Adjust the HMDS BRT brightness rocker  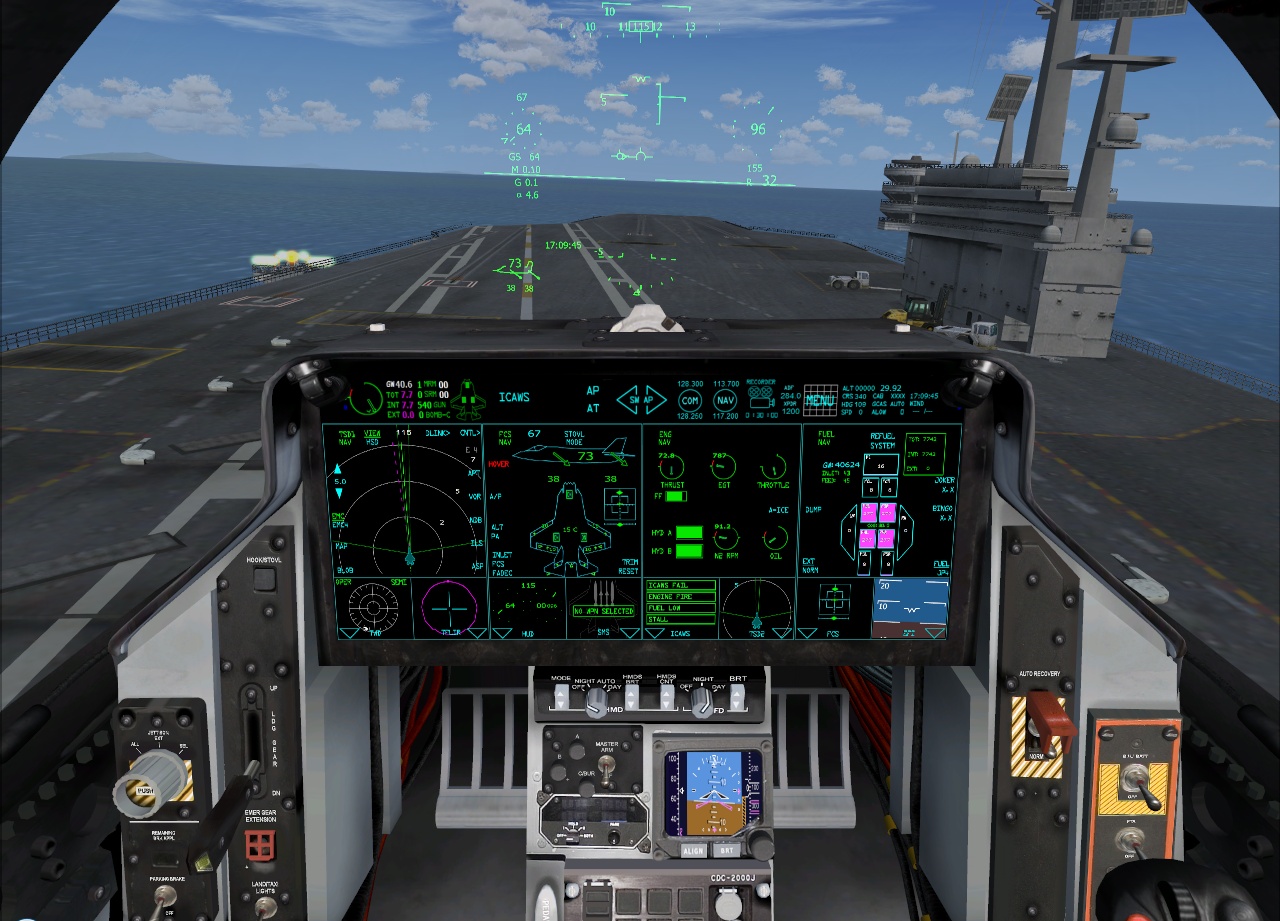(631, 699)
